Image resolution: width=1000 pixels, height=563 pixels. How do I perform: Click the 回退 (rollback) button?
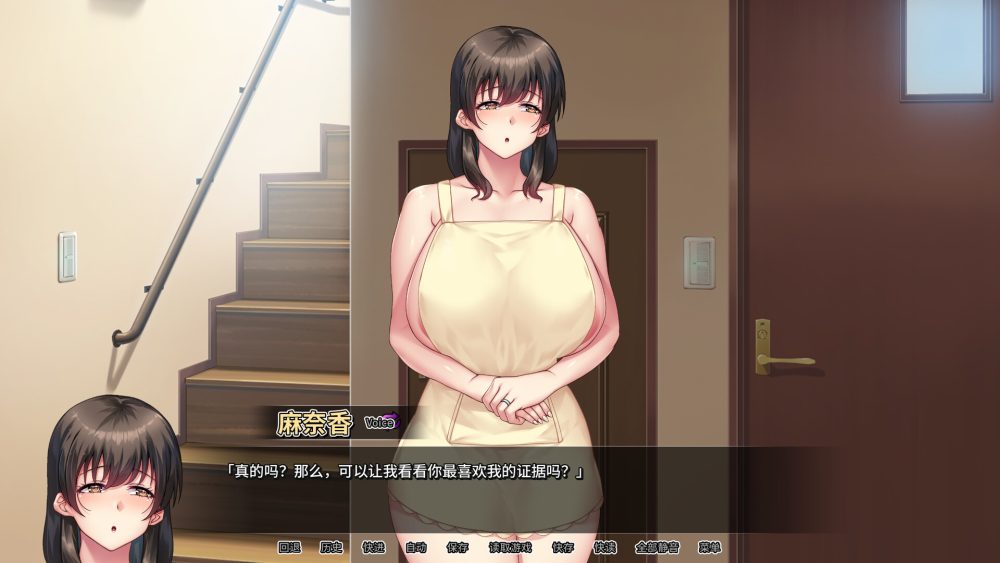point(289,548)
